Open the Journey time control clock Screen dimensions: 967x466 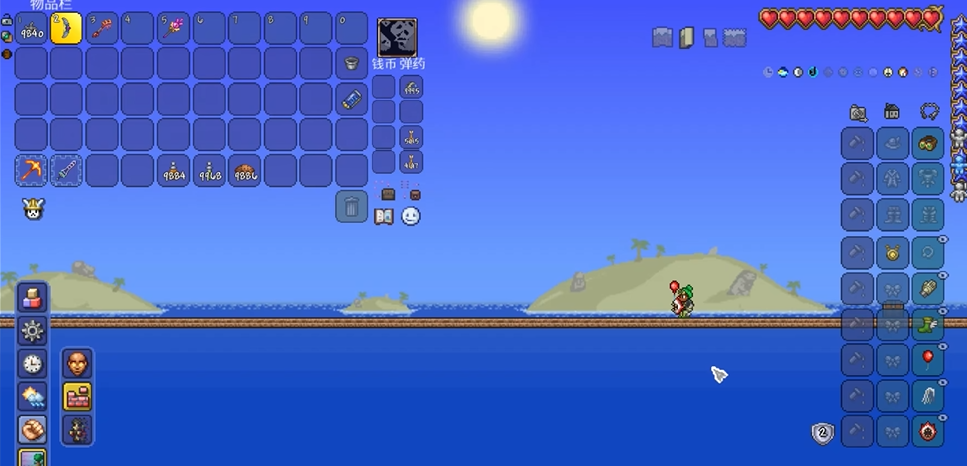click(x=31, y=364)
